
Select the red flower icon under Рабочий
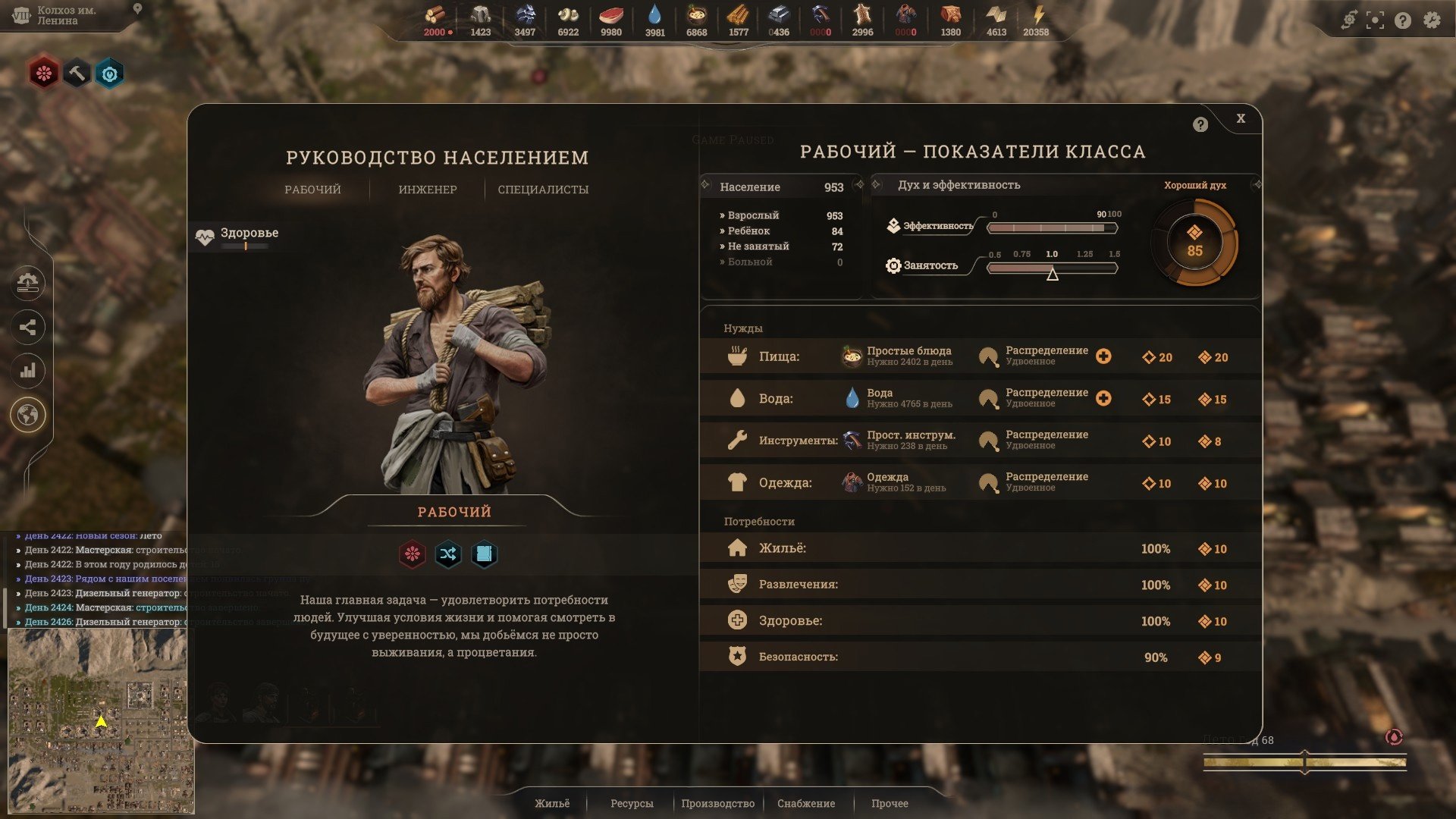tap(413, 554)
